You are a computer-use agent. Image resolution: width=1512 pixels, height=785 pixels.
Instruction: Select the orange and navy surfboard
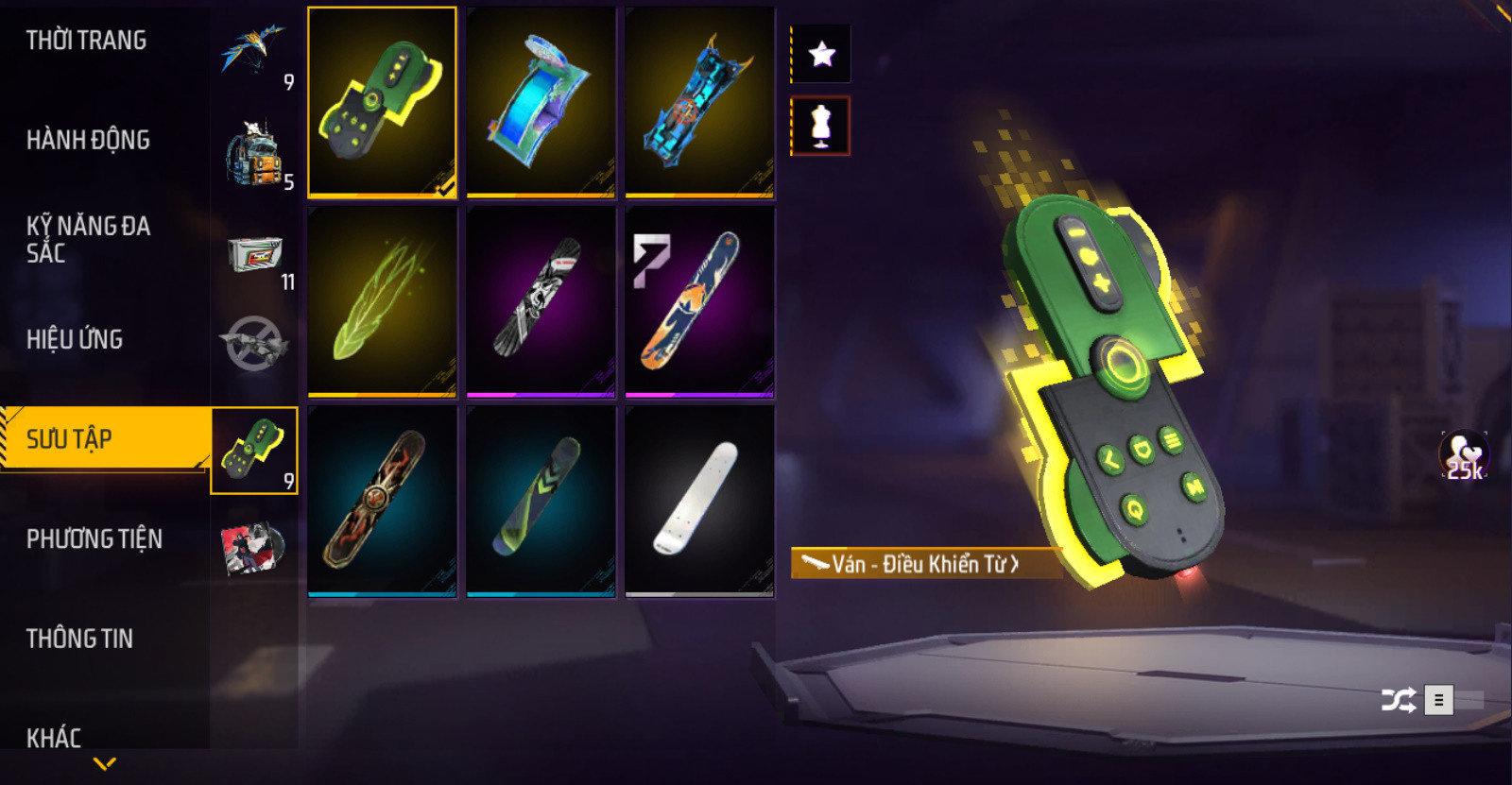pos(699,301)
